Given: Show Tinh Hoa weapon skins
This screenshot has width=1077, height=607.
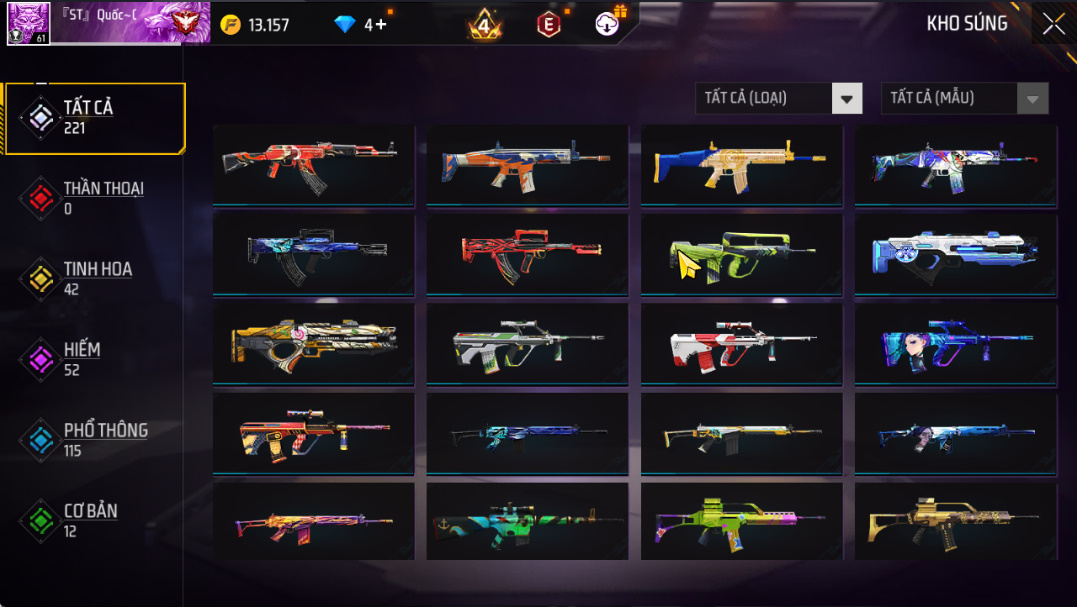Looking at the screenshot, I should tap(95, 278).
